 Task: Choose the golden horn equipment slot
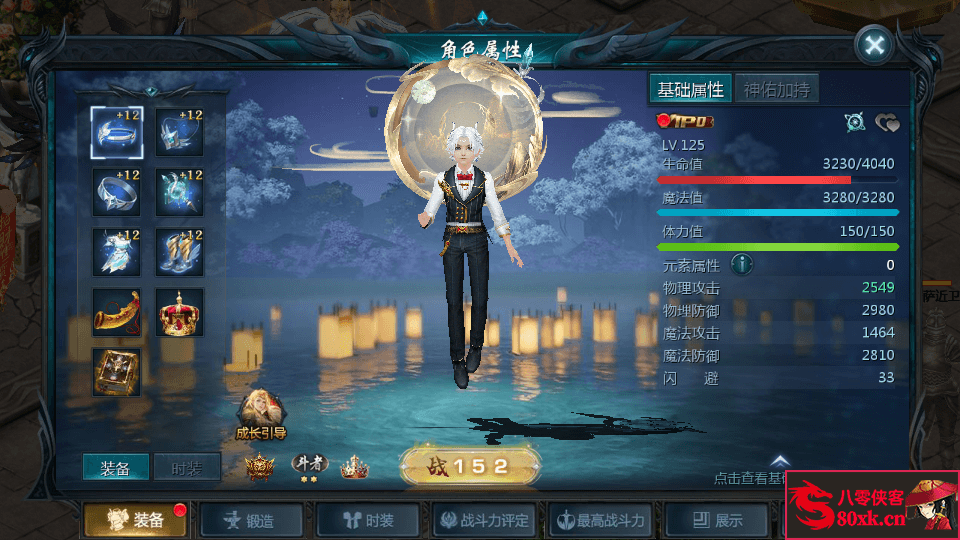click(x=117, y=312)
